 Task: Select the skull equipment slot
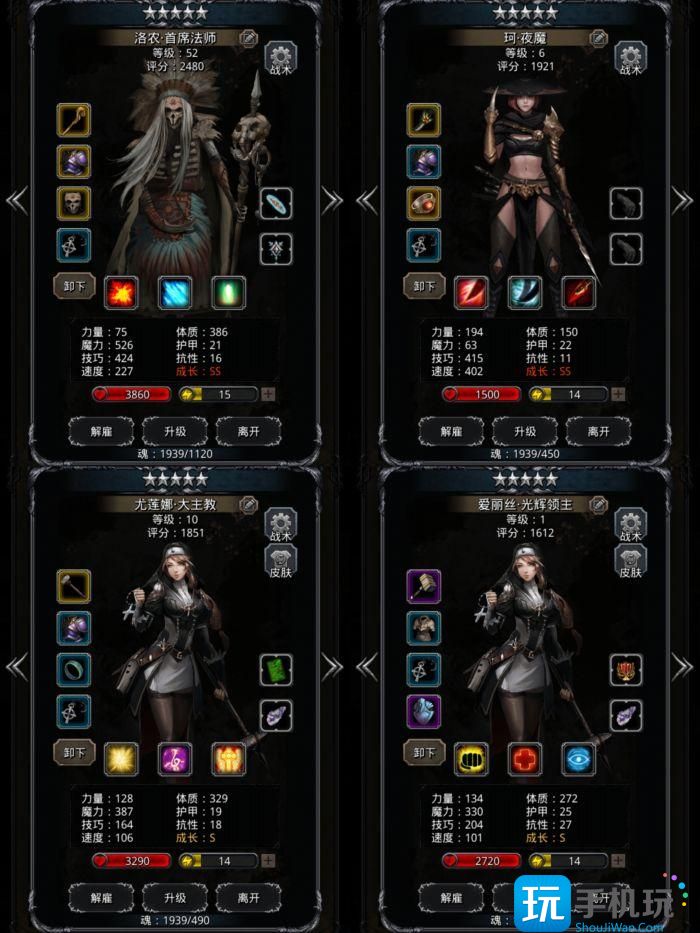73,203
